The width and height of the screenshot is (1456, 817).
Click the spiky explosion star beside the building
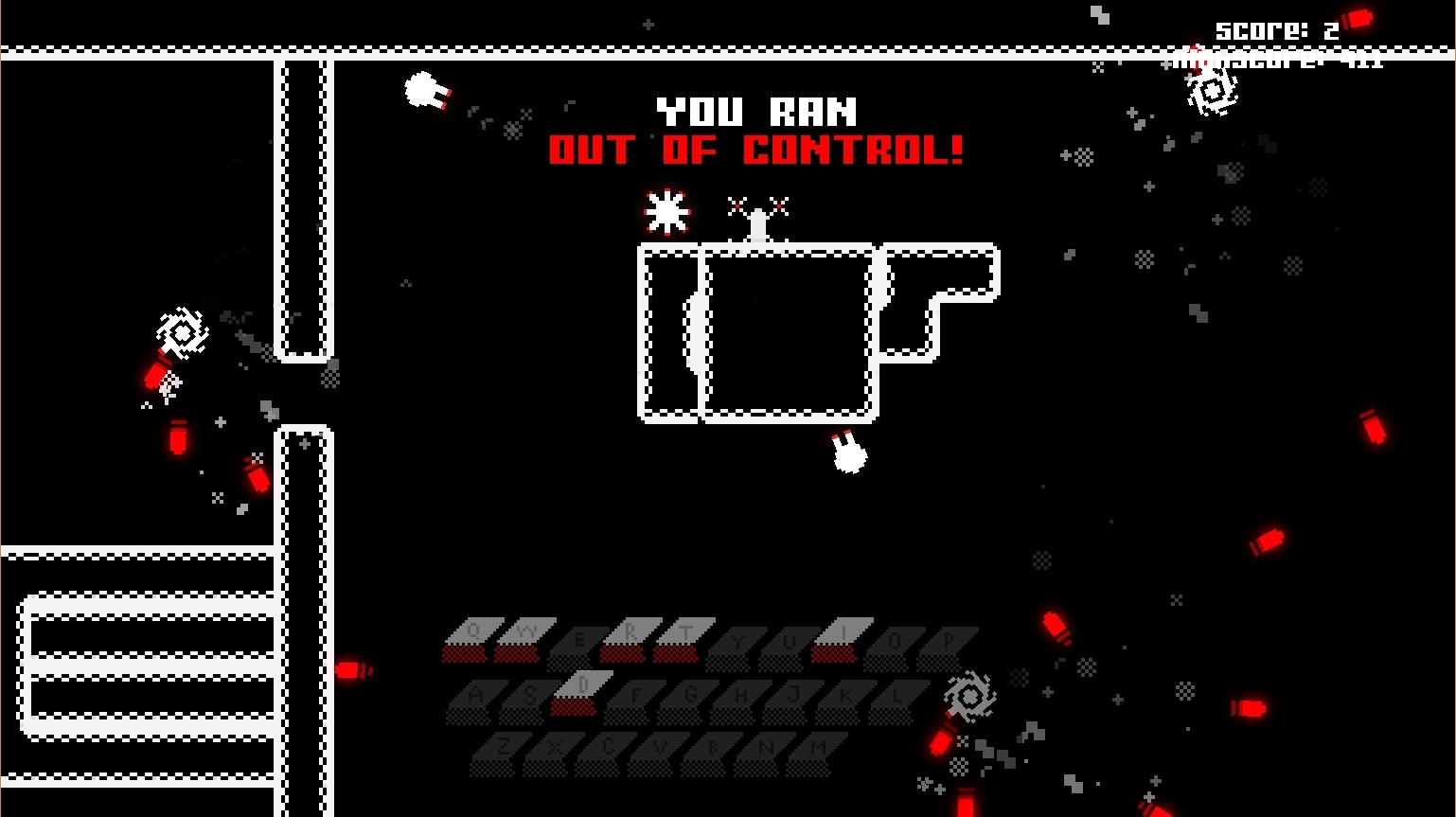pos(667,210)
